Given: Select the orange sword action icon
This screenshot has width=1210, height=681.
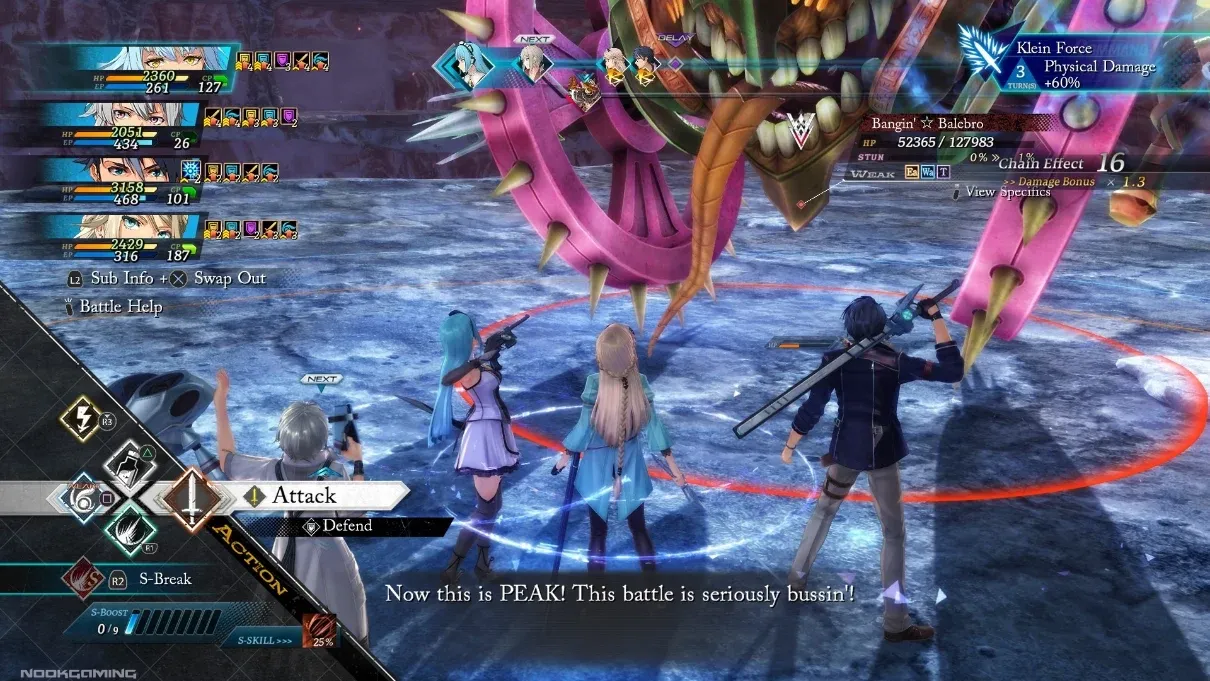Looking at the screenshot, I should pos(191,495).
